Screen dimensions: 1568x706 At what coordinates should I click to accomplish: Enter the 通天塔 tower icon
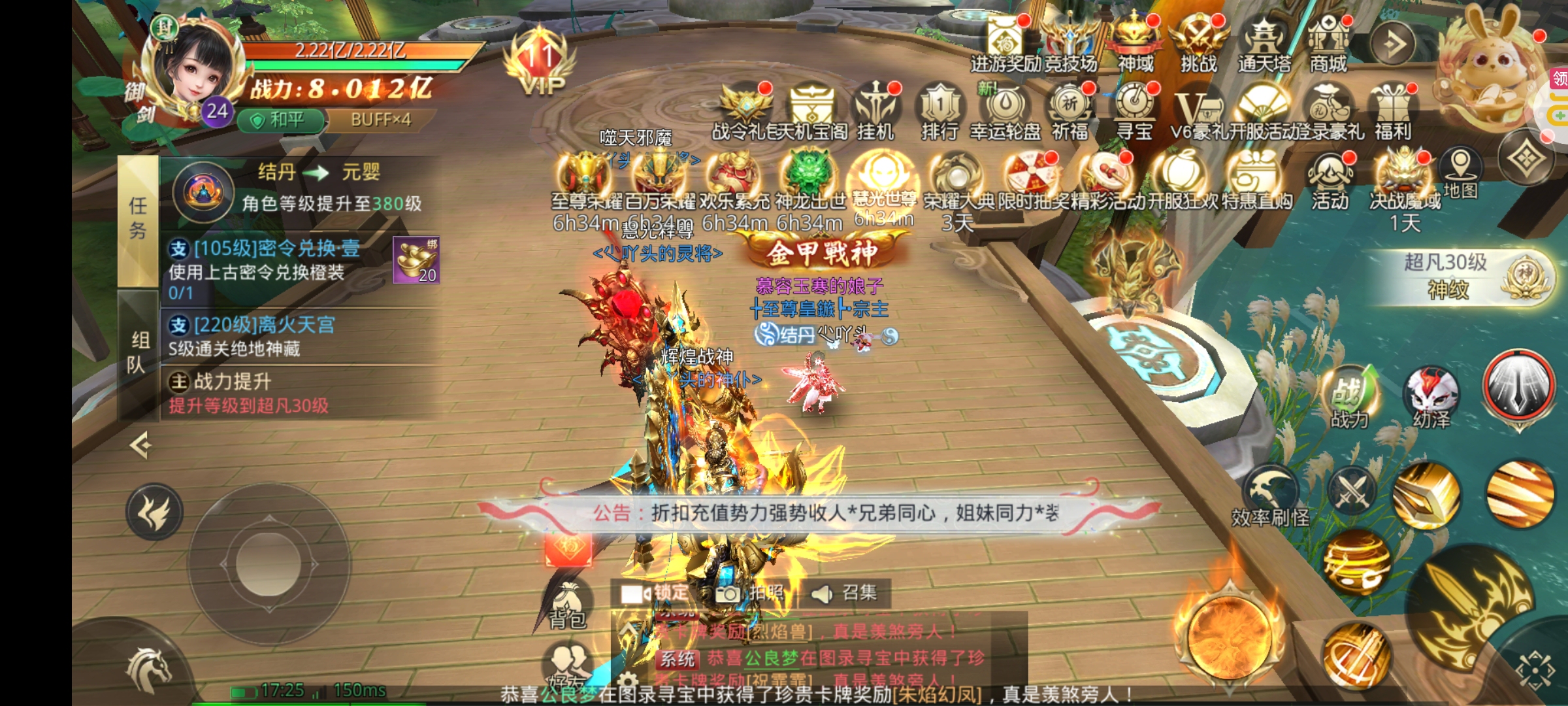[1265, 42]
